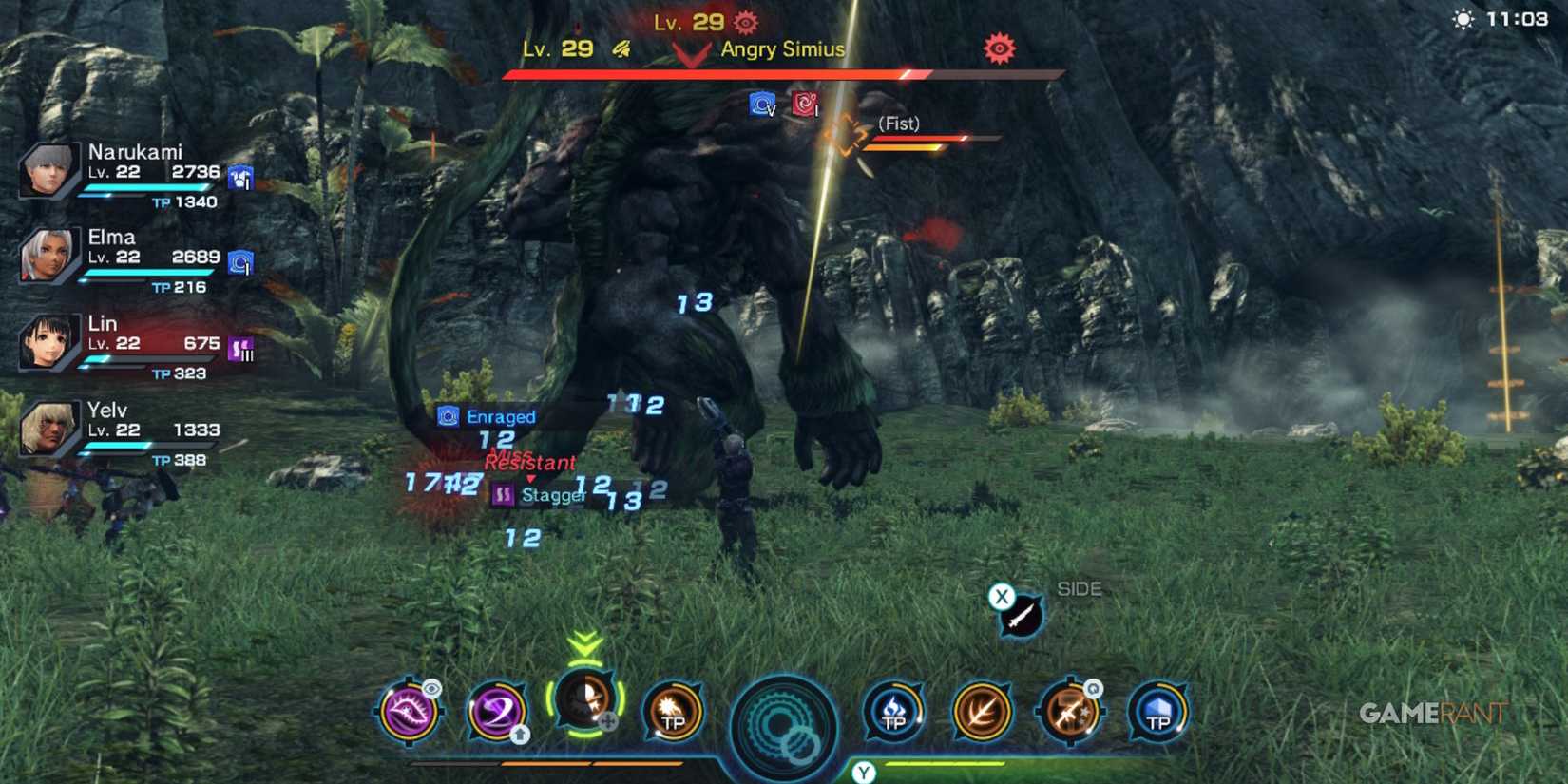Image resolution: width=1568 pixels, height=784 pixels.
Task: Select the orange leaf slash art
Action: pyautogui.click(x=981, y=713)
